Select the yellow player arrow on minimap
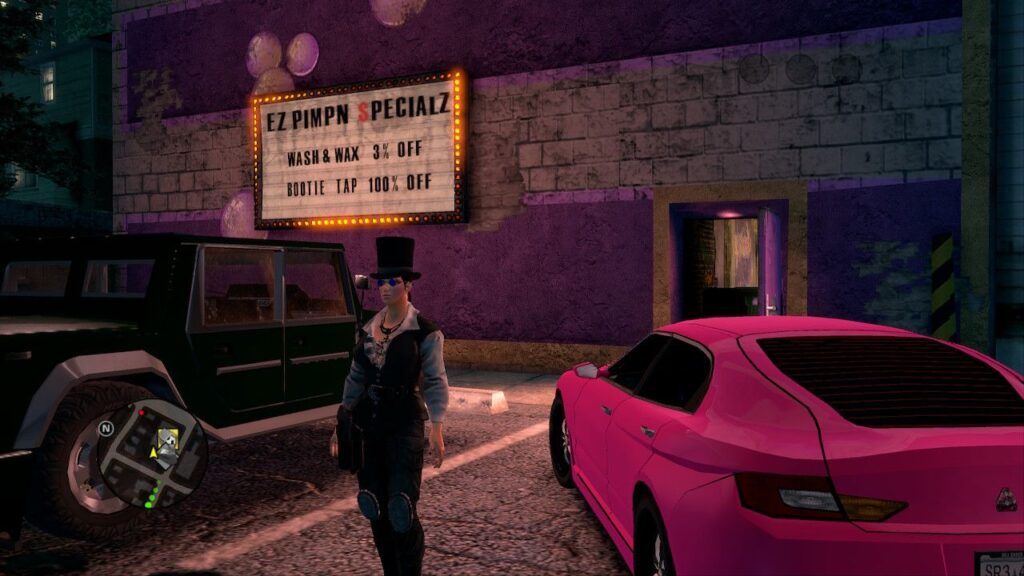The image size is (1024, 576). [x=153, y=452]
